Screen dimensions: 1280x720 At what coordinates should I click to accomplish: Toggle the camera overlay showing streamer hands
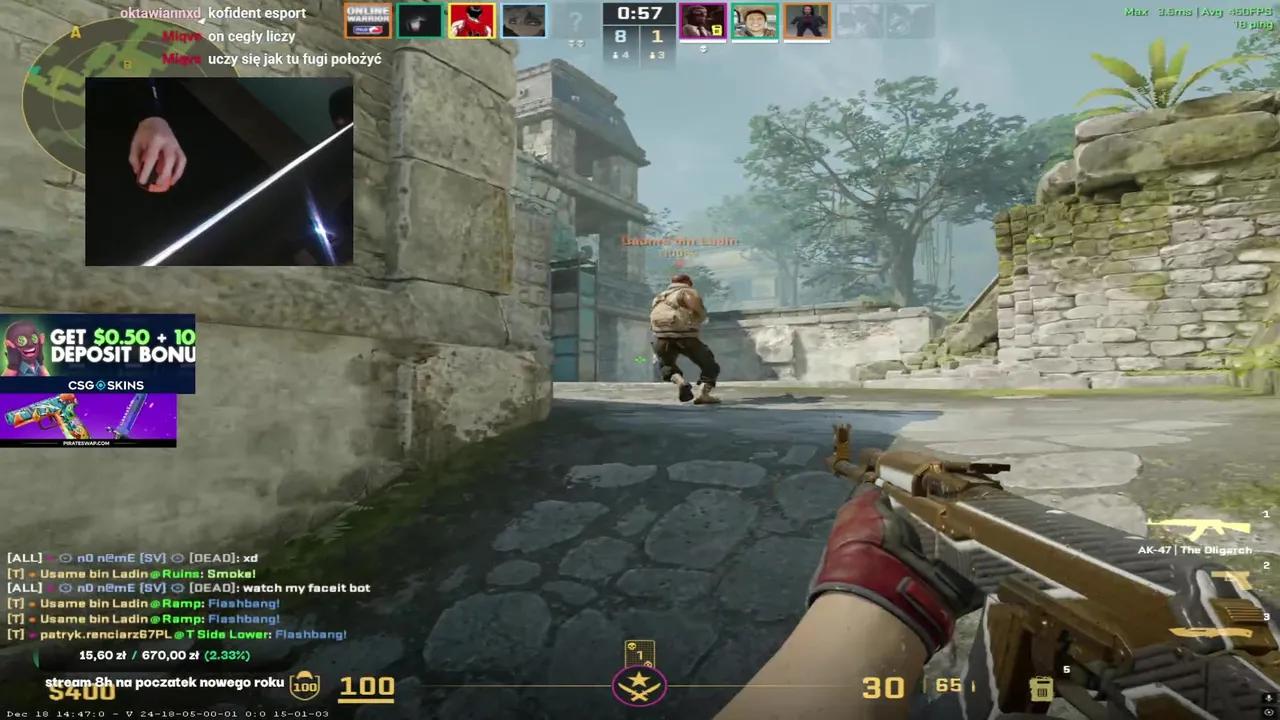coord(218,170)
